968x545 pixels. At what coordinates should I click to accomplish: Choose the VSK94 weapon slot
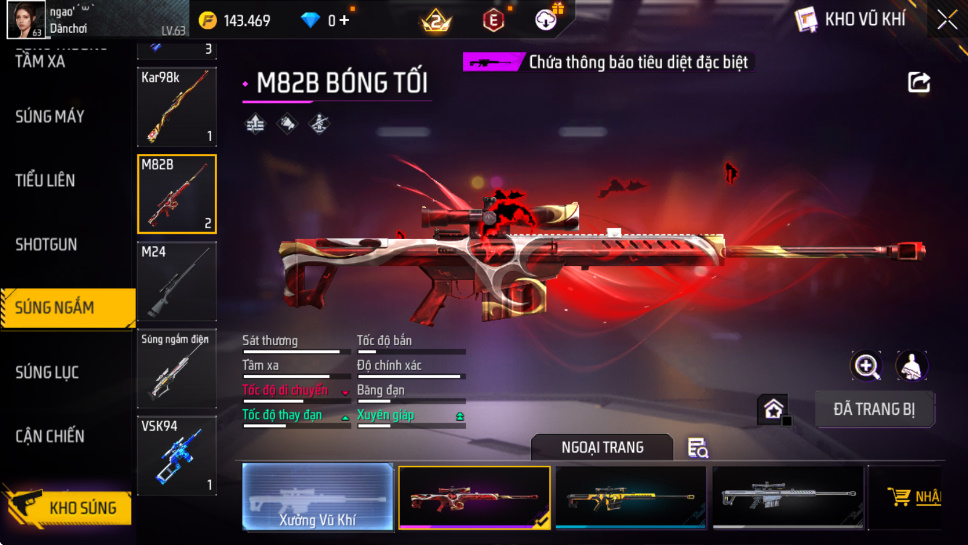(176, 456)
